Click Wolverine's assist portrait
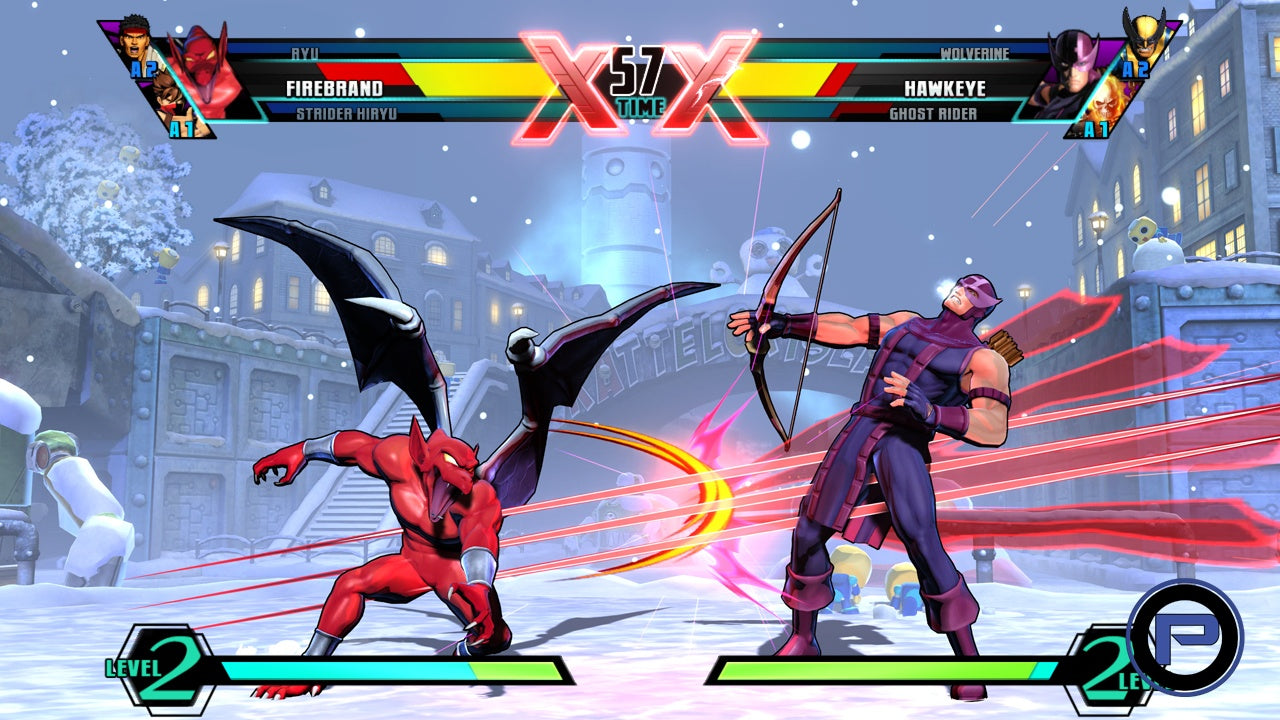Screen dimensions: 1280x720 point(1142,38)
